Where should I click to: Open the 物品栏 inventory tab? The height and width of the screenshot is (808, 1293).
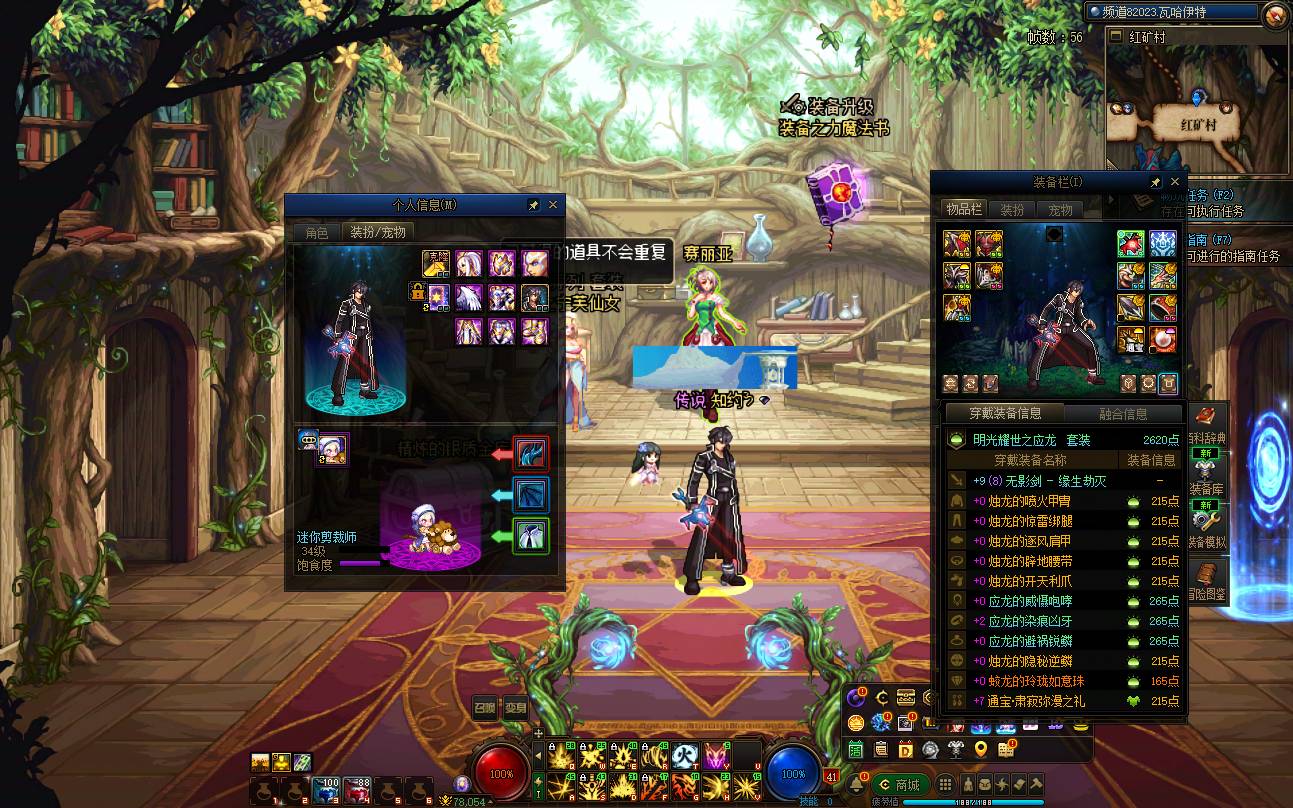pyautogui.click(x=964, y=209)
